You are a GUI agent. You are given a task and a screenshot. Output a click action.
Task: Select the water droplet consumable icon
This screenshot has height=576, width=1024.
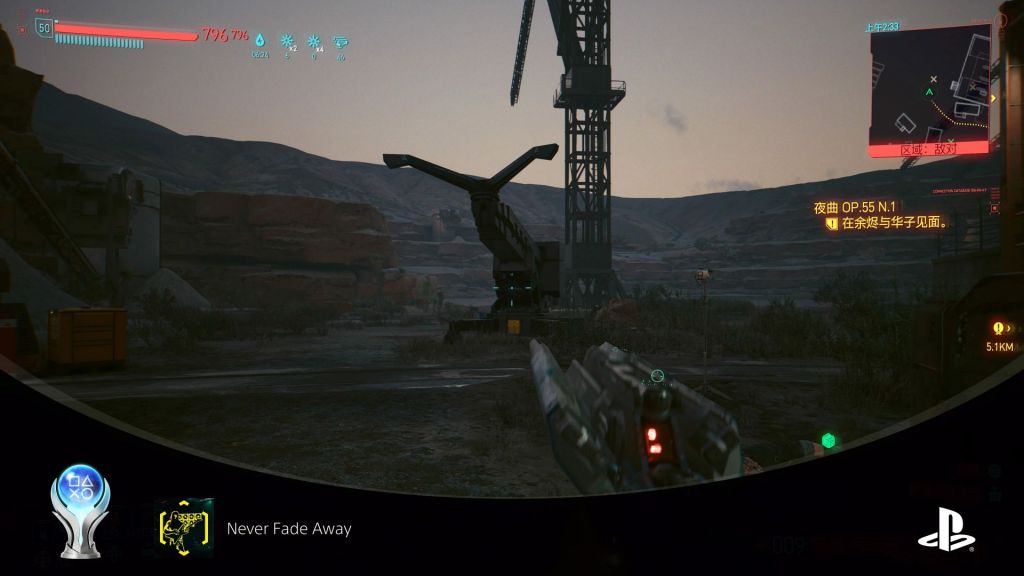260,41
